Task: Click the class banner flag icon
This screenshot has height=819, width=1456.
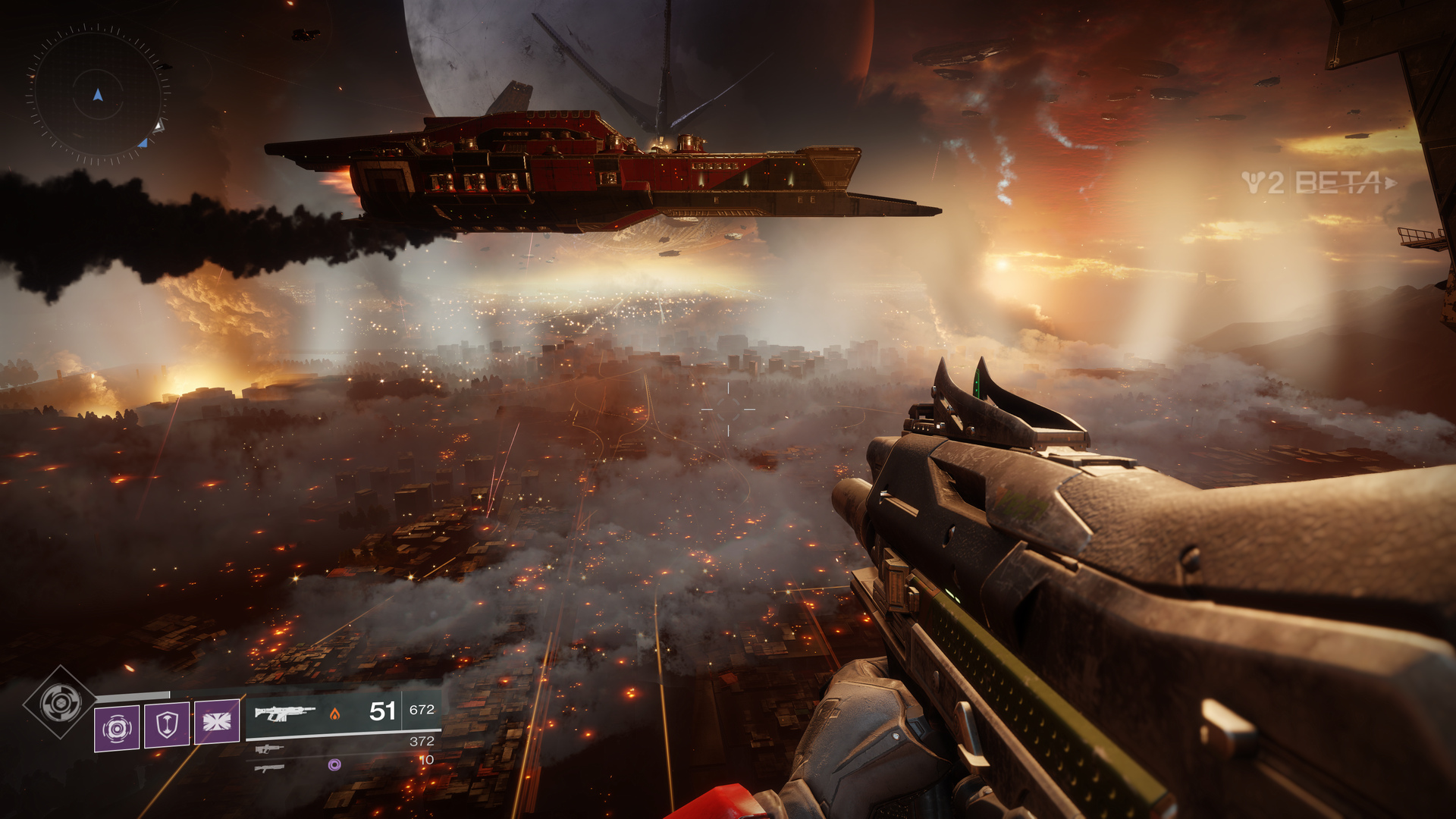Action: pyautogui.click(x=218, y=722)
